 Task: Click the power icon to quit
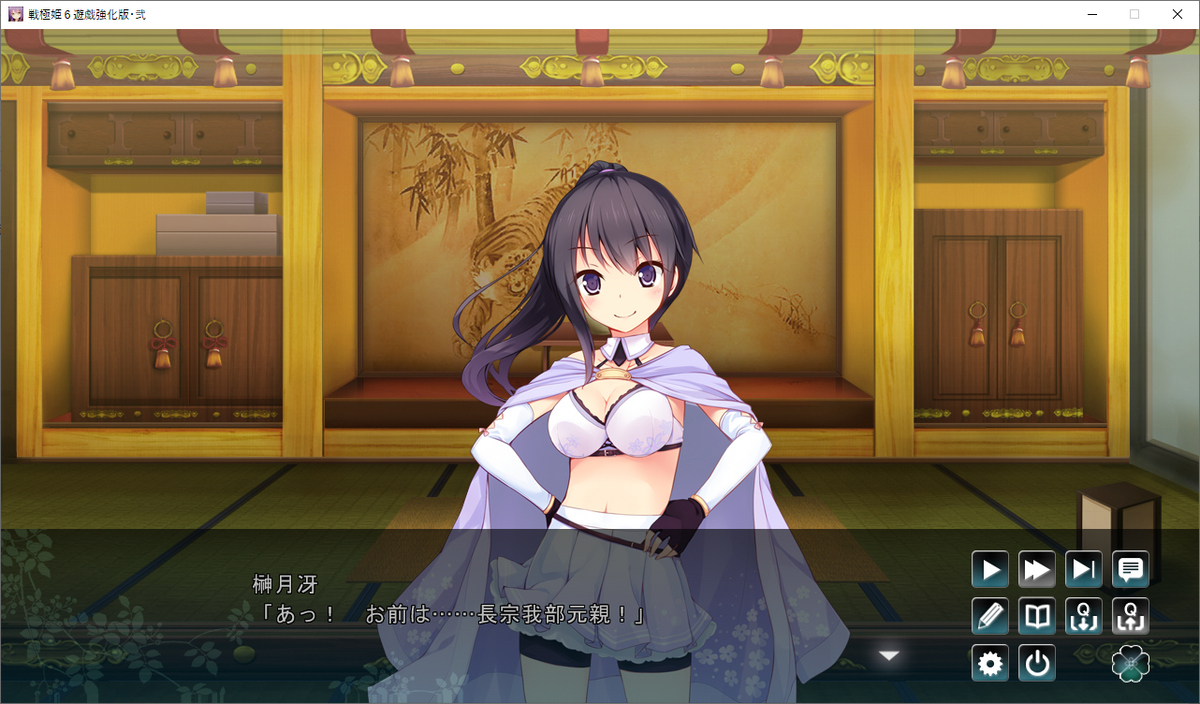(1037, 663)
